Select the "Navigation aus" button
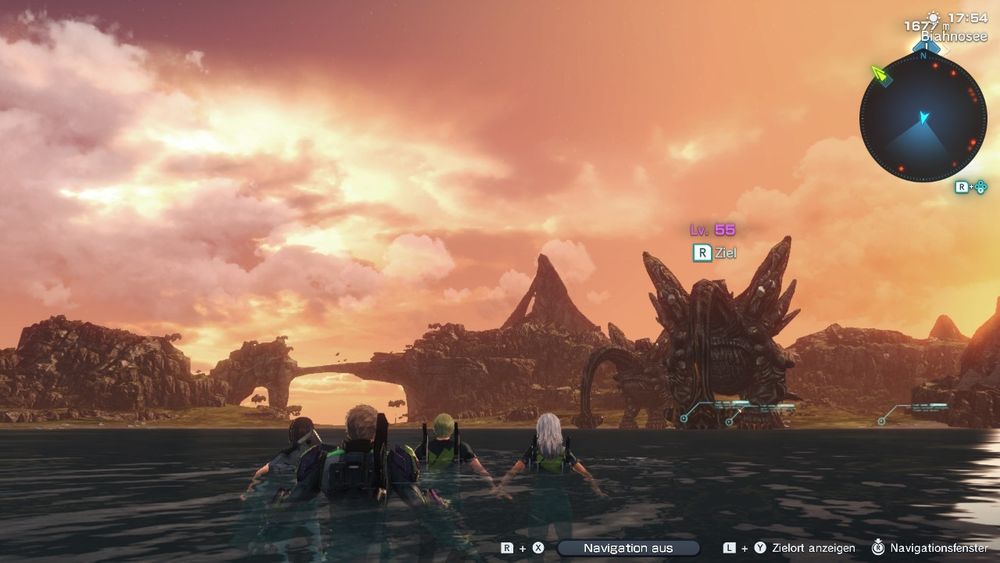 click(628, 548)
